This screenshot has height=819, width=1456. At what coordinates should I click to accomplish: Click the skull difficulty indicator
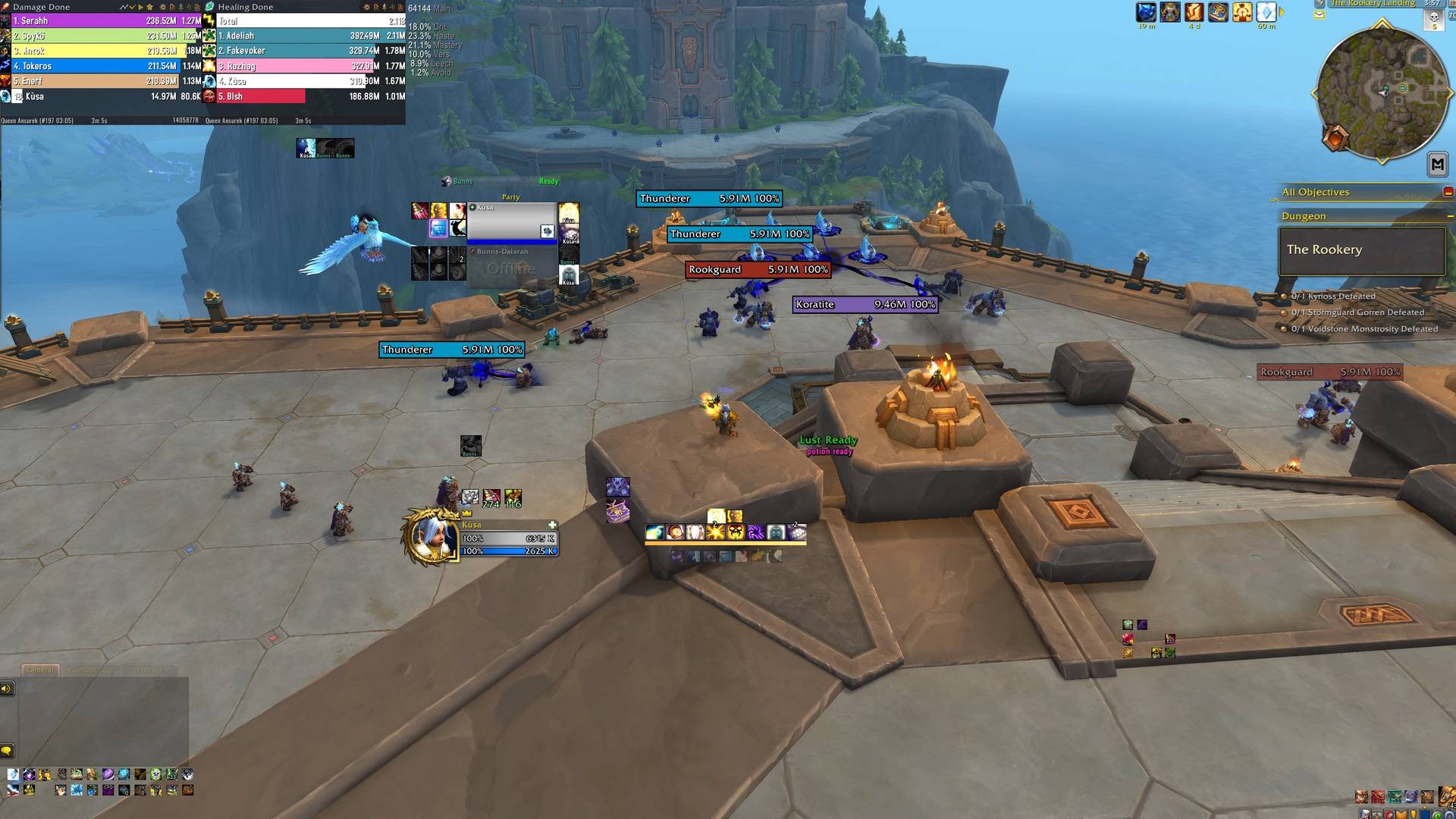point(1433,17)
